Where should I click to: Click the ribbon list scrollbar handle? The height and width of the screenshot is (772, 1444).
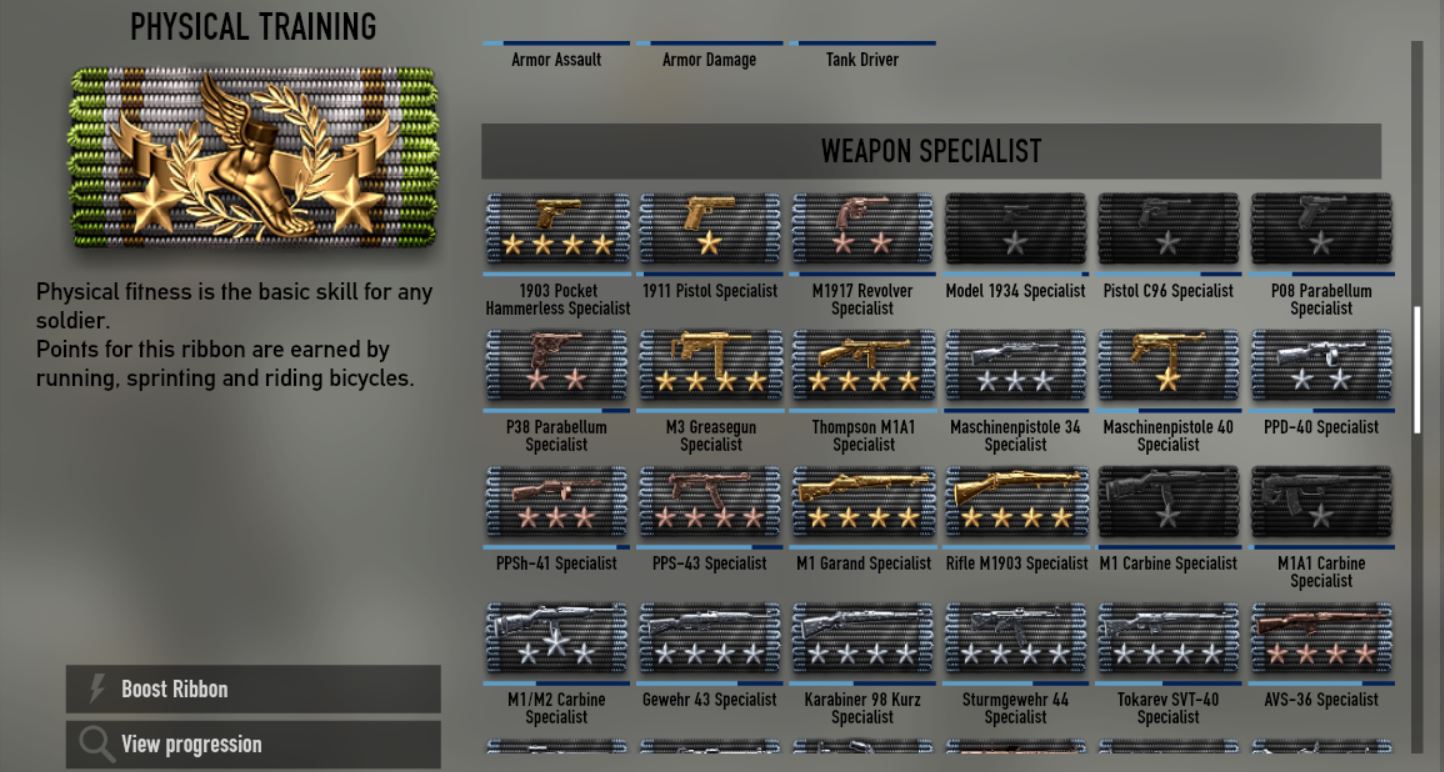(1416, 370)
